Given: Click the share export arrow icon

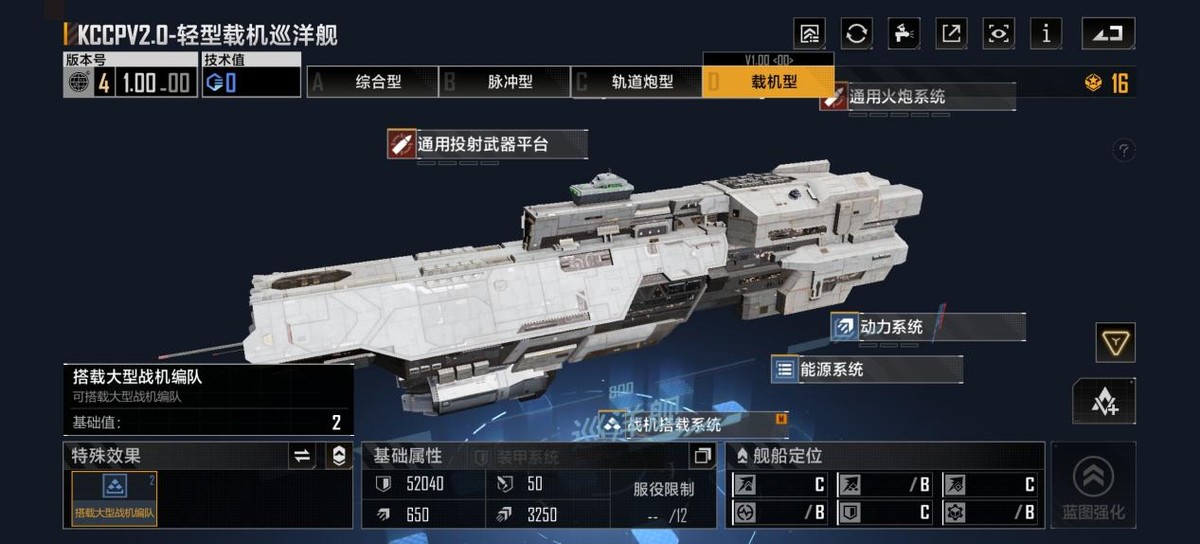Looking at the screenshot, I should point(951,34).
